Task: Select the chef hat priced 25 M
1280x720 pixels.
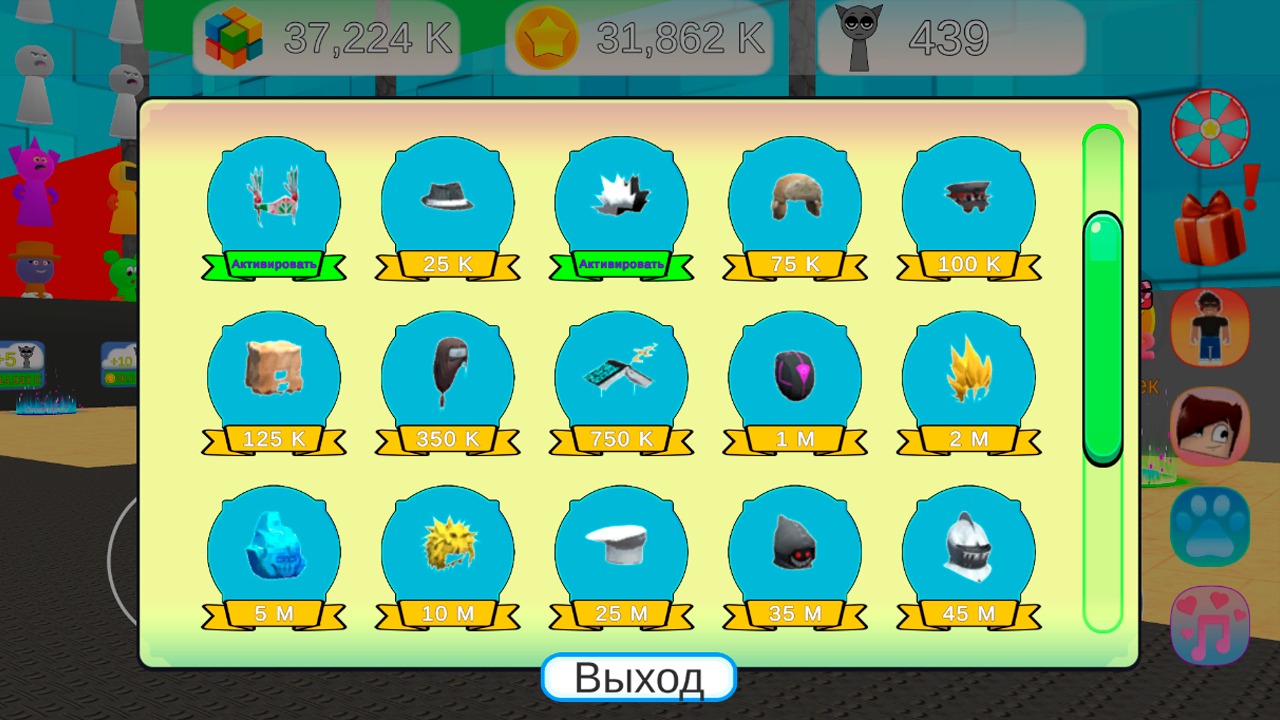Action: pos(621,612)
